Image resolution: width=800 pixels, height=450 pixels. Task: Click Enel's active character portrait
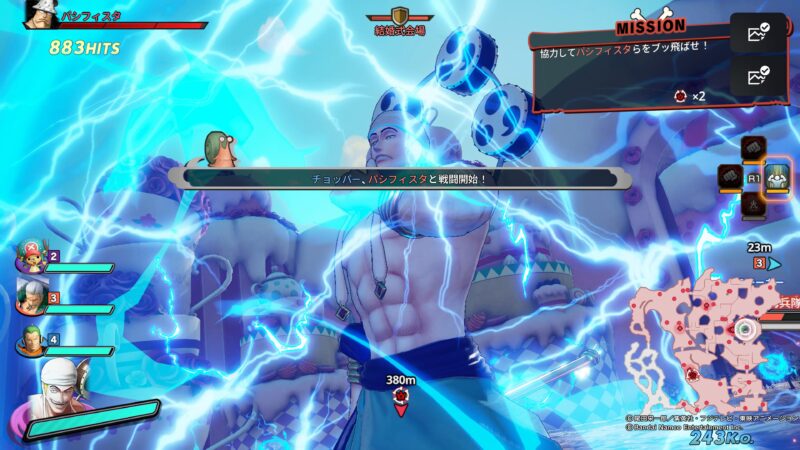click(x=58, y=392)
